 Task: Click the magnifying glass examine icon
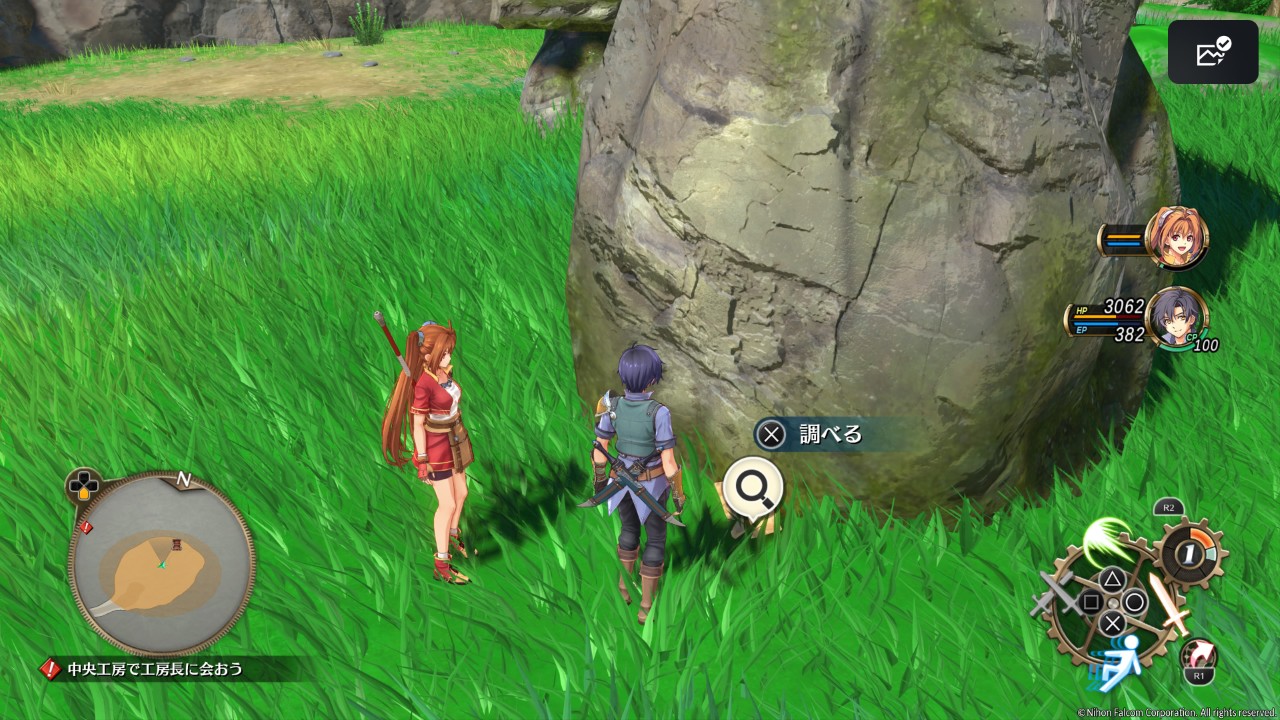point(752,487)
